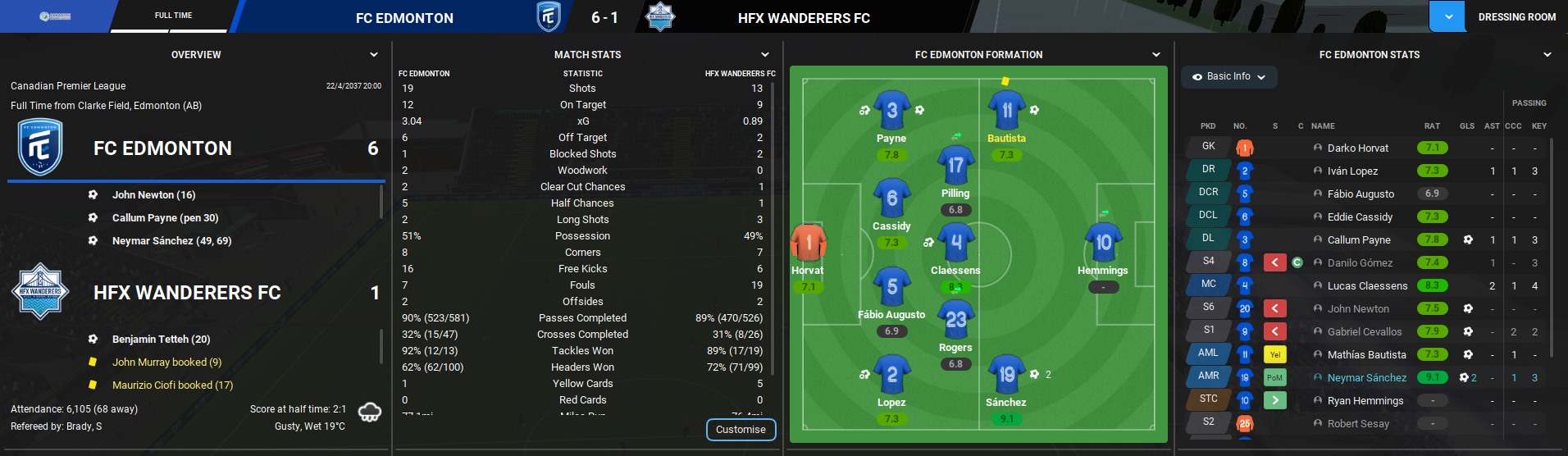The image size is (1568, 456).
Task: Select Neymar Sánchez in the stats list
Action: (x=1366, y=378)
